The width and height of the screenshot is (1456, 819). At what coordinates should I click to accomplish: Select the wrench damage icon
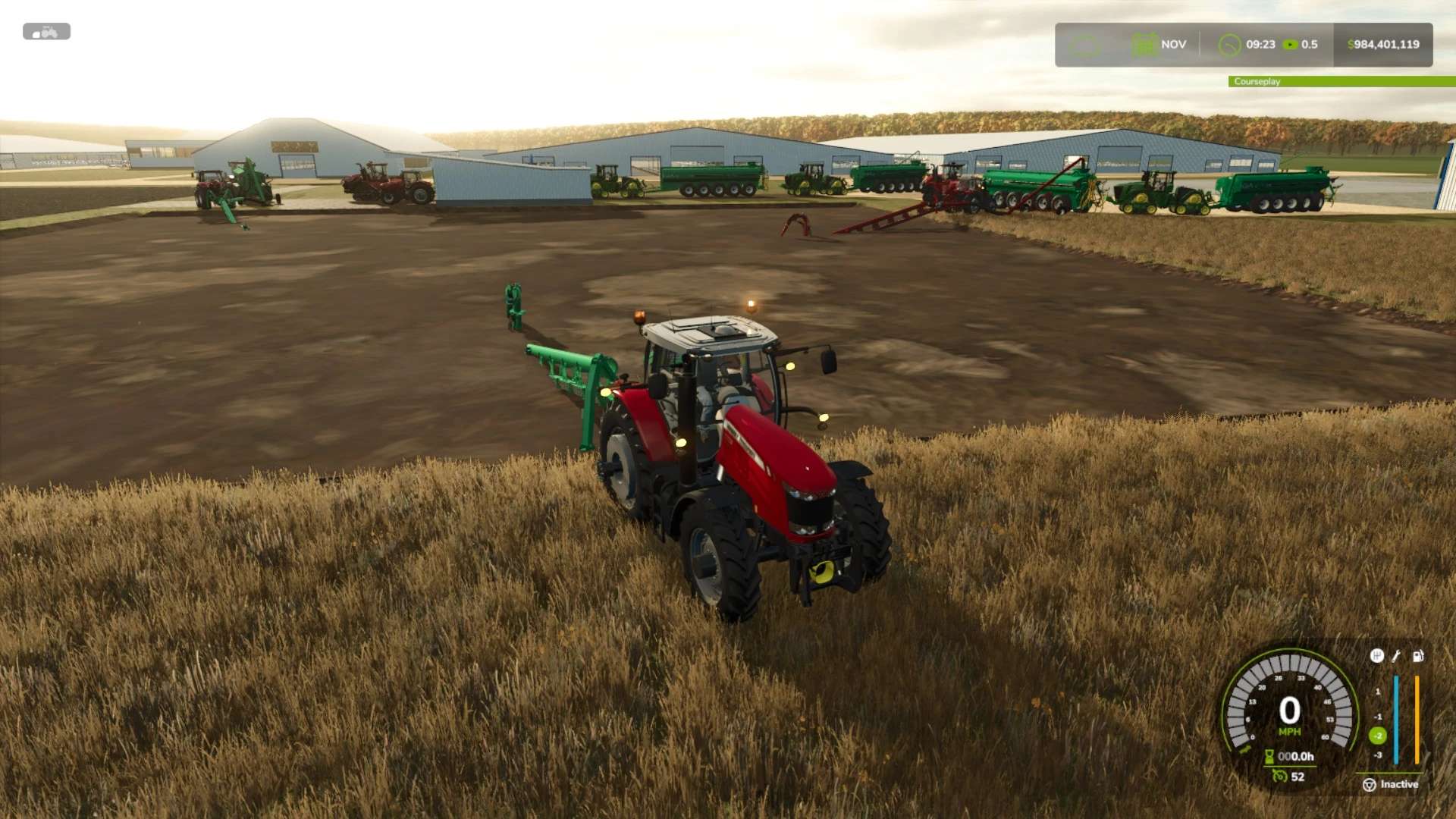1396,656
